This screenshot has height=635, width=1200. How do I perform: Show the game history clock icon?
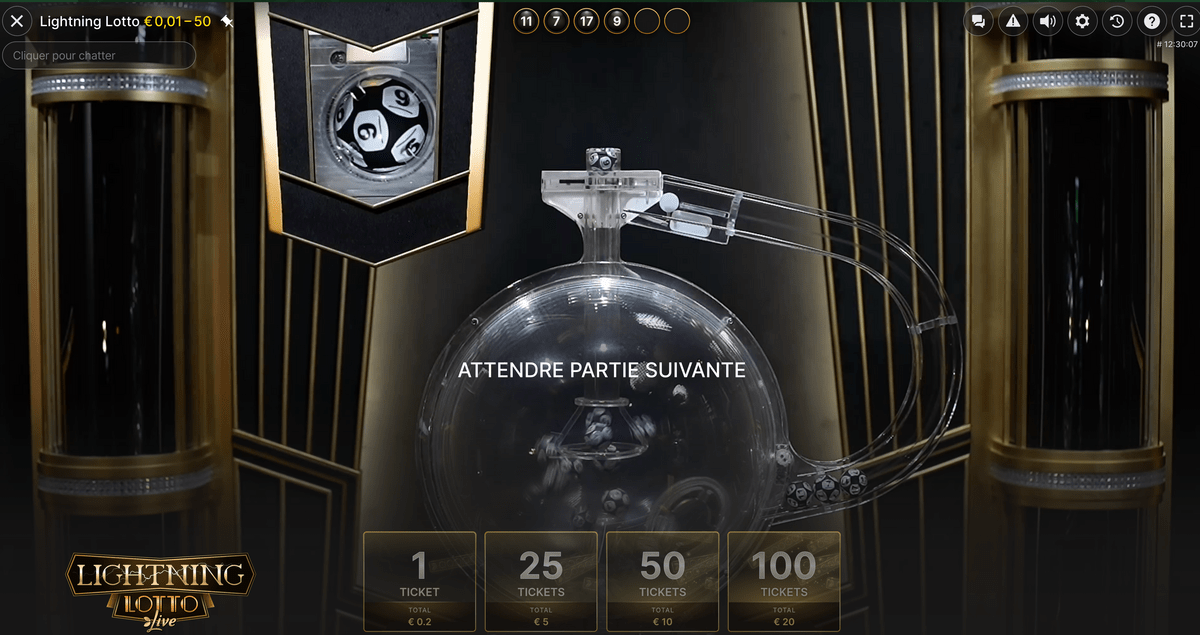click(1117, 21)
